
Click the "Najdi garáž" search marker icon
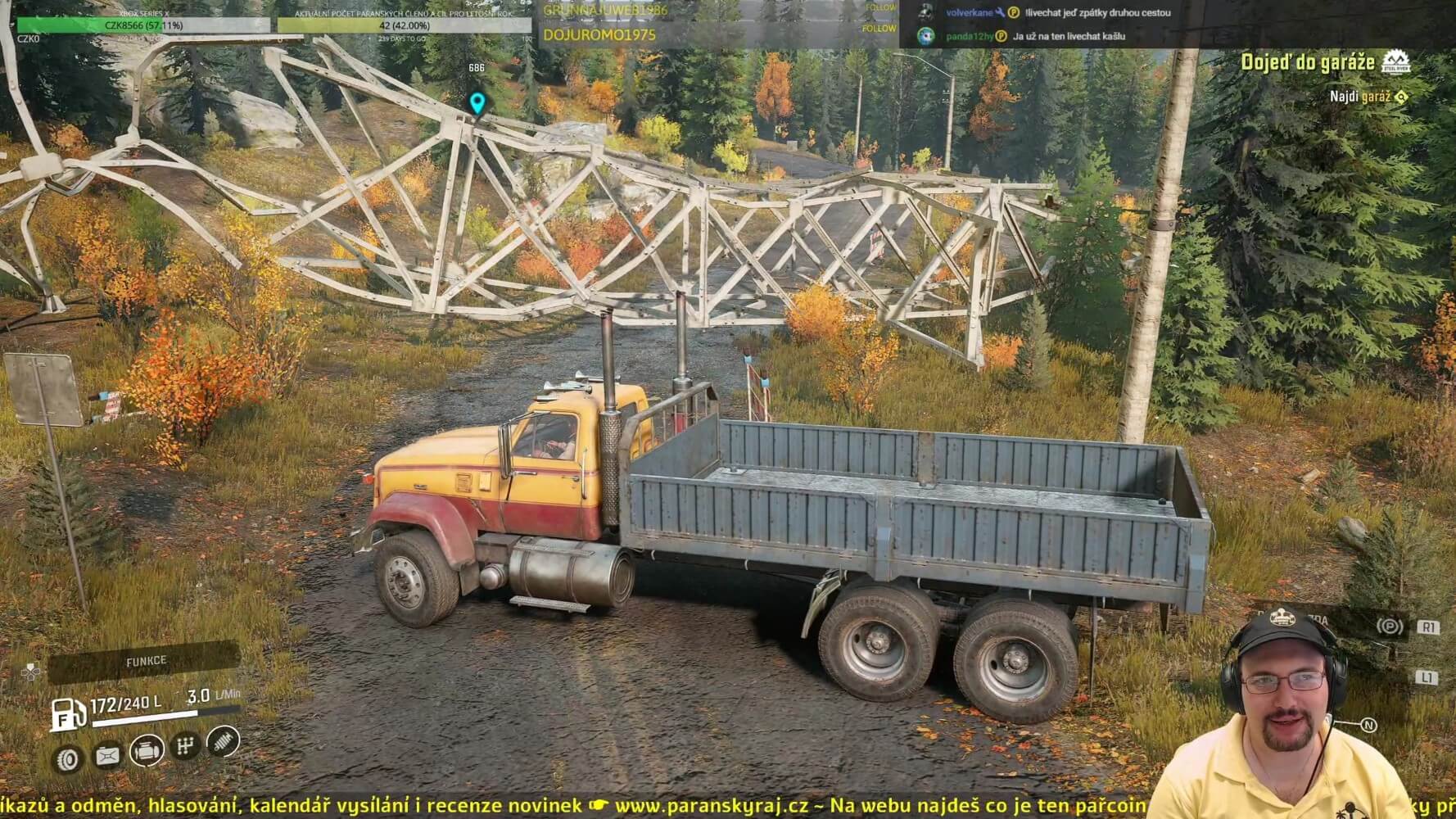1401,97
